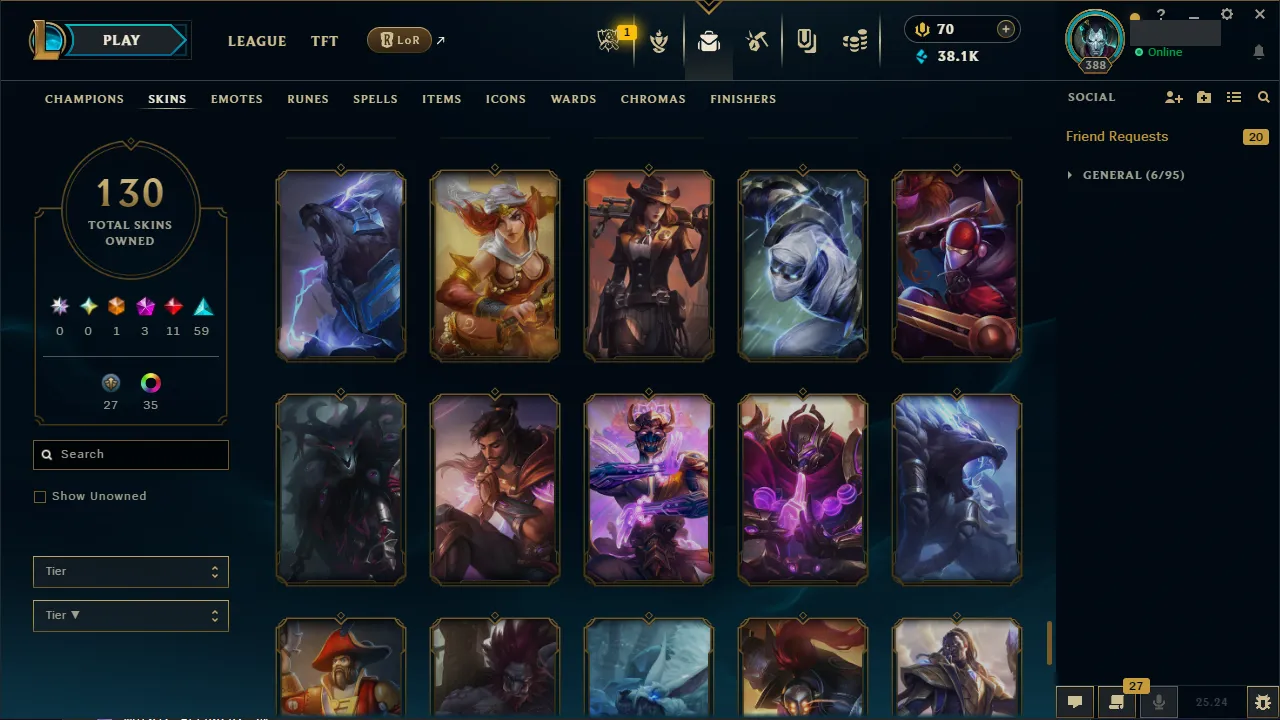Switch to the CHROMAS tab
This screenshot has width=1280, height=720.
tap(653, 99)
